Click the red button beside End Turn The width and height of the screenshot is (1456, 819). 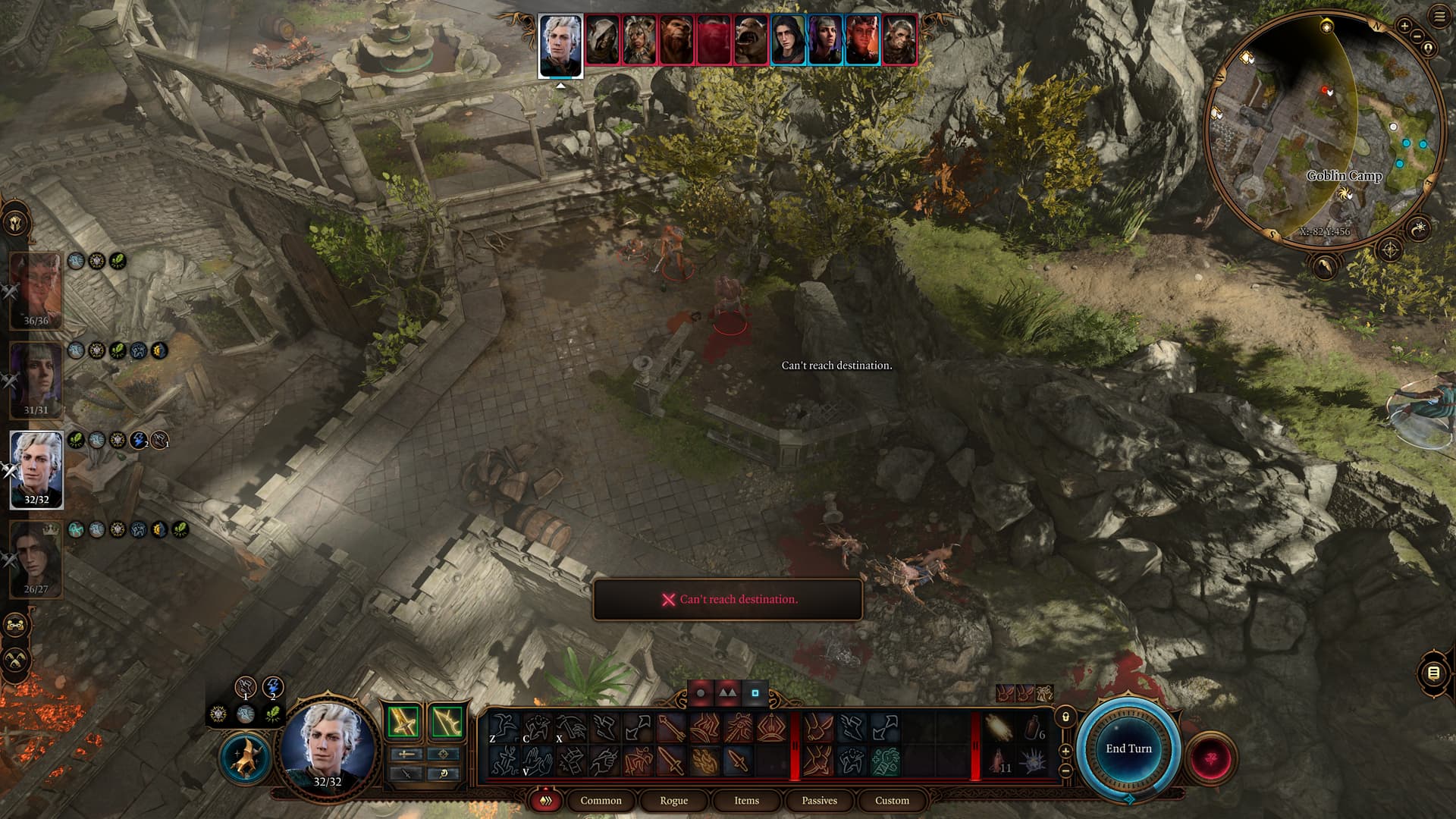(x=1211, y=757)
